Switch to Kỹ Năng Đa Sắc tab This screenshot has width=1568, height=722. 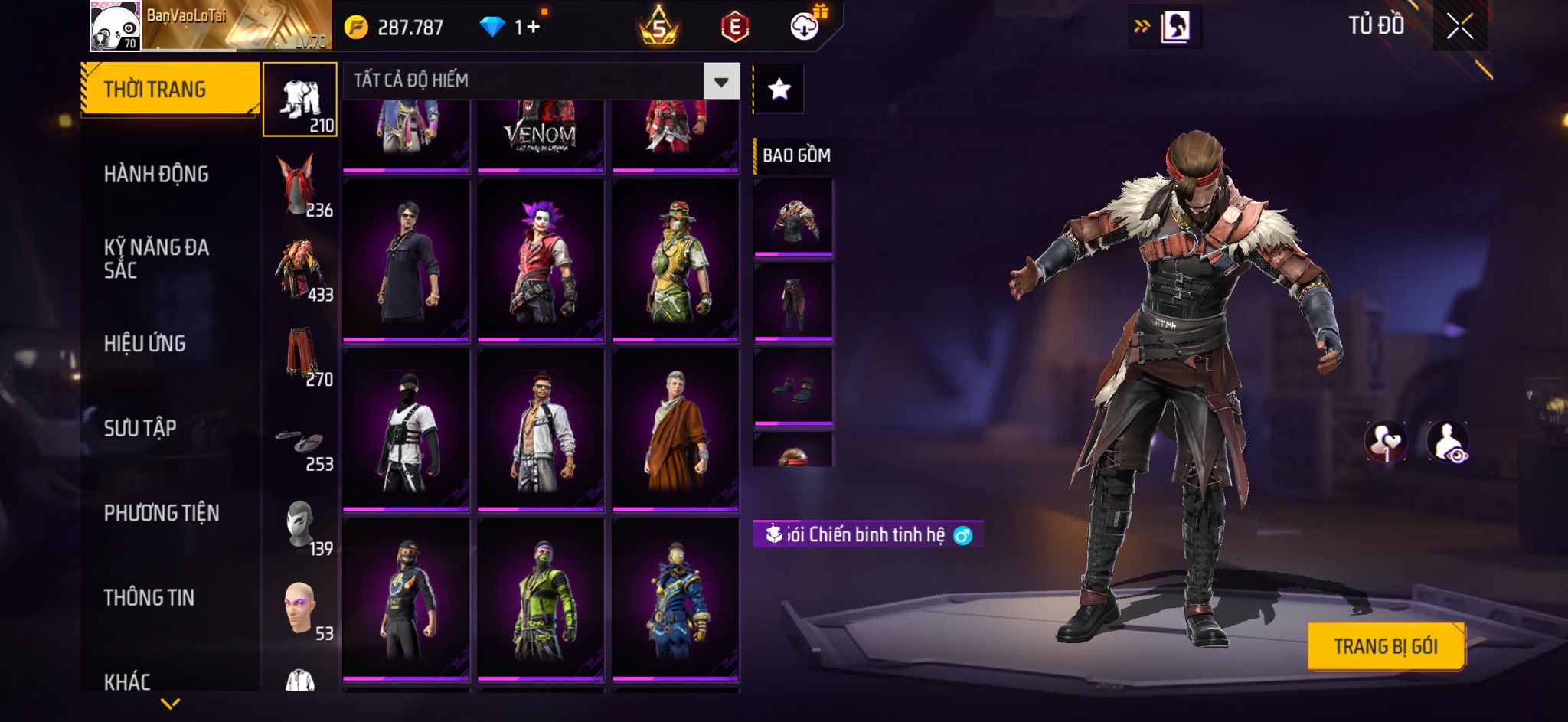(156, 258)
